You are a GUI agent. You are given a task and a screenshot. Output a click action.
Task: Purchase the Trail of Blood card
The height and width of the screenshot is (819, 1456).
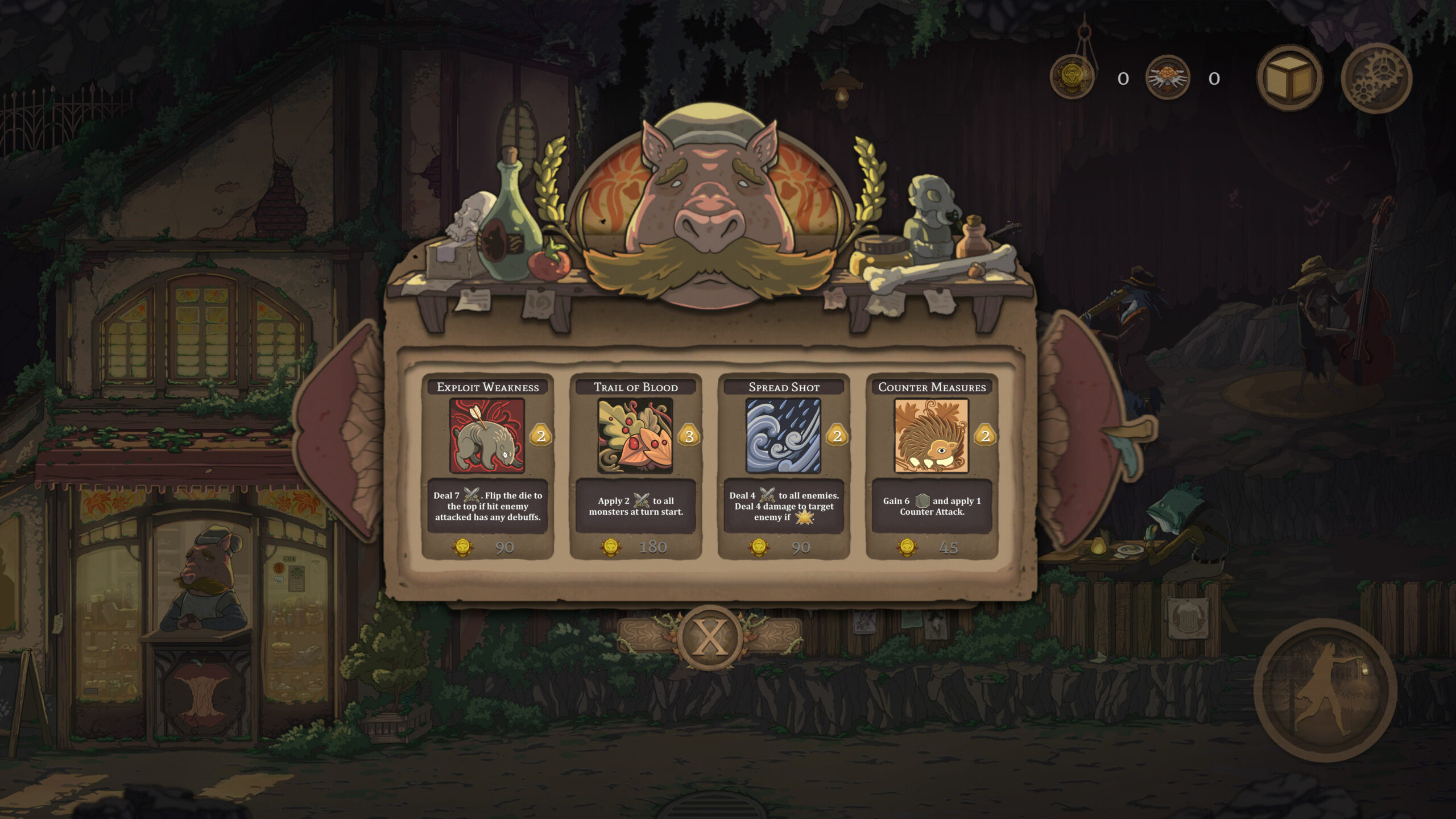click(x=635, y=465)
